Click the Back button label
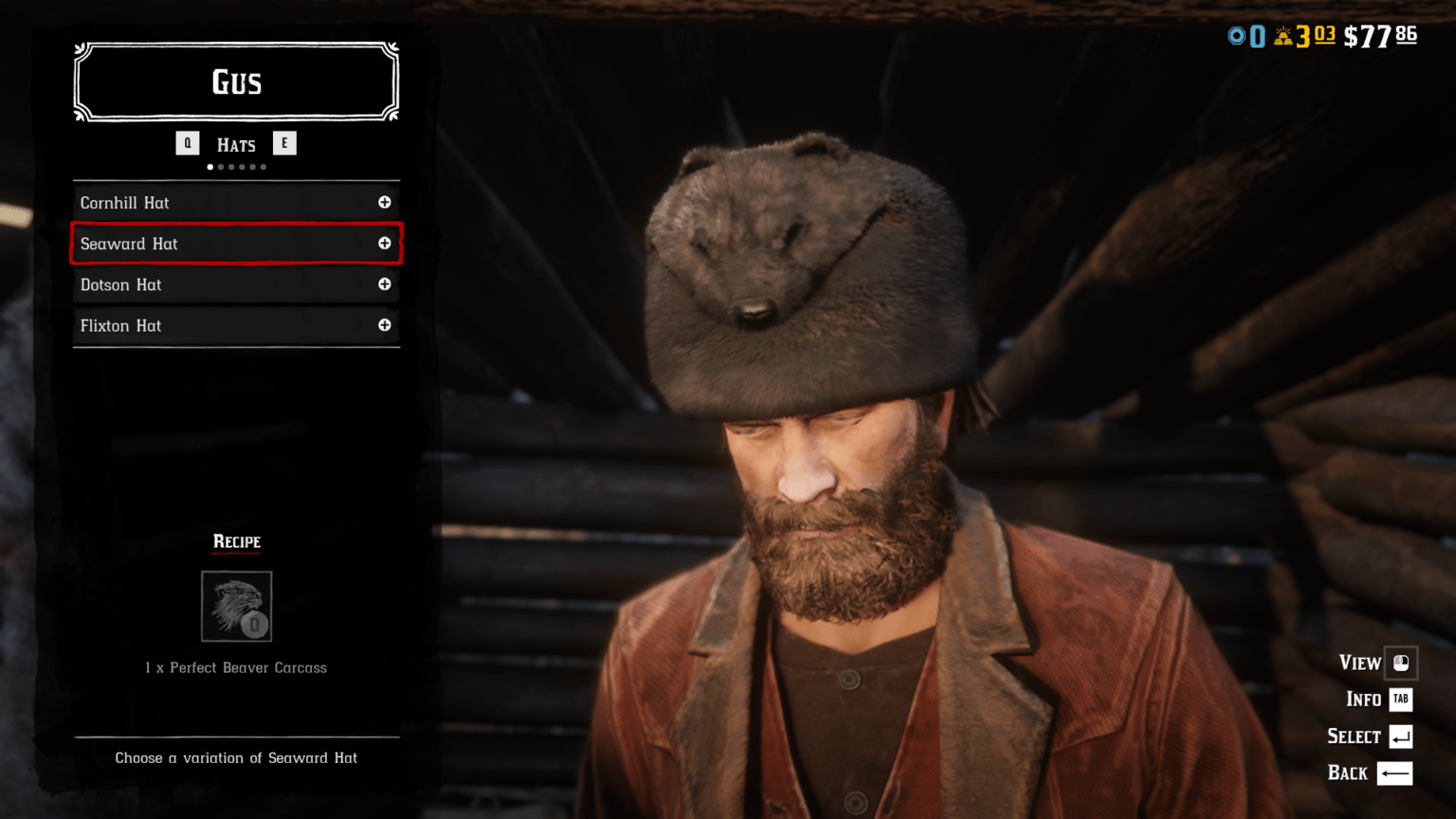Viewport: 1456px width, 819px height. click(x=1347, y=773)
